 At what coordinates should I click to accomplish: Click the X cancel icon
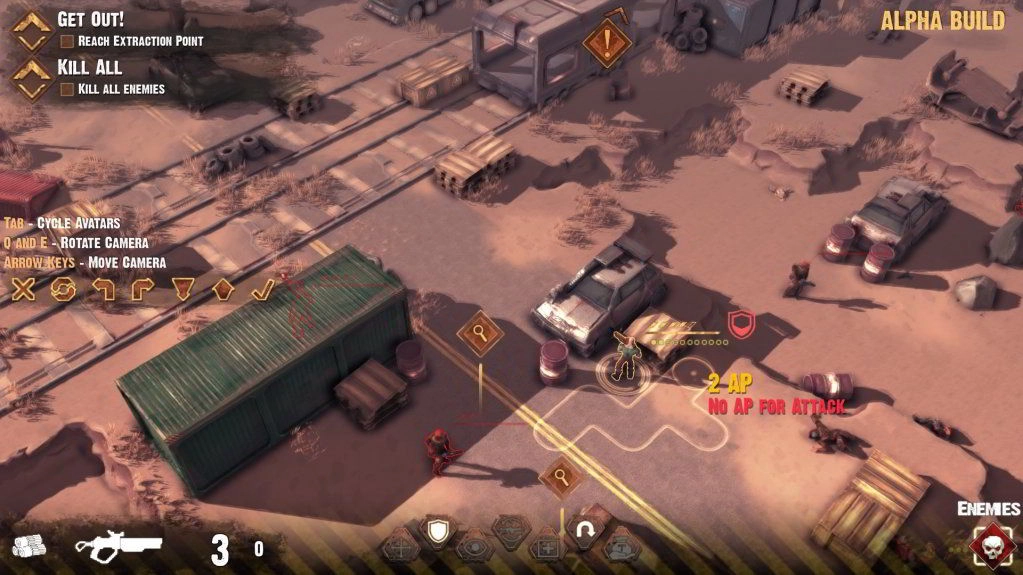pos(23,290)
